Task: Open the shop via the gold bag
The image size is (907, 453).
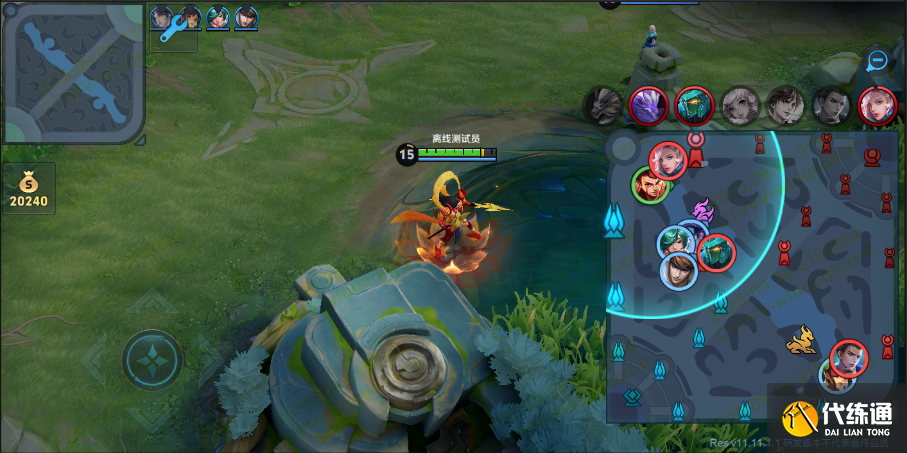Action: tap(28, 189)
